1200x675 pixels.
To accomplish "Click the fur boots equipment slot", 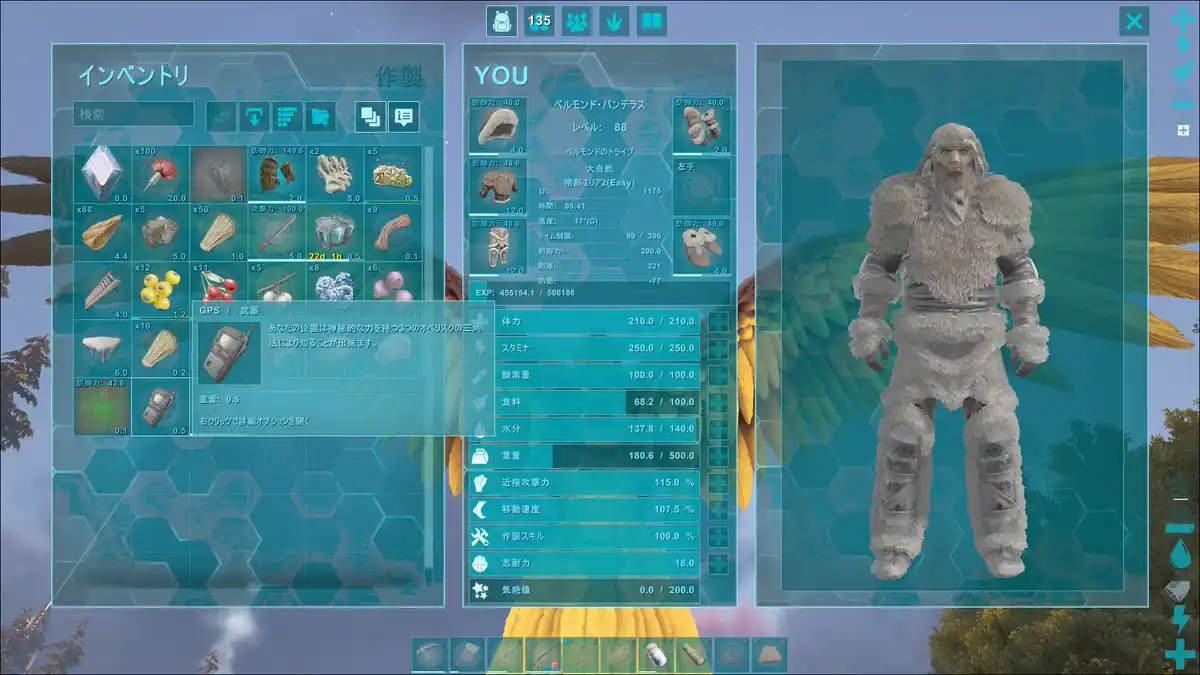I will (702, 245).
